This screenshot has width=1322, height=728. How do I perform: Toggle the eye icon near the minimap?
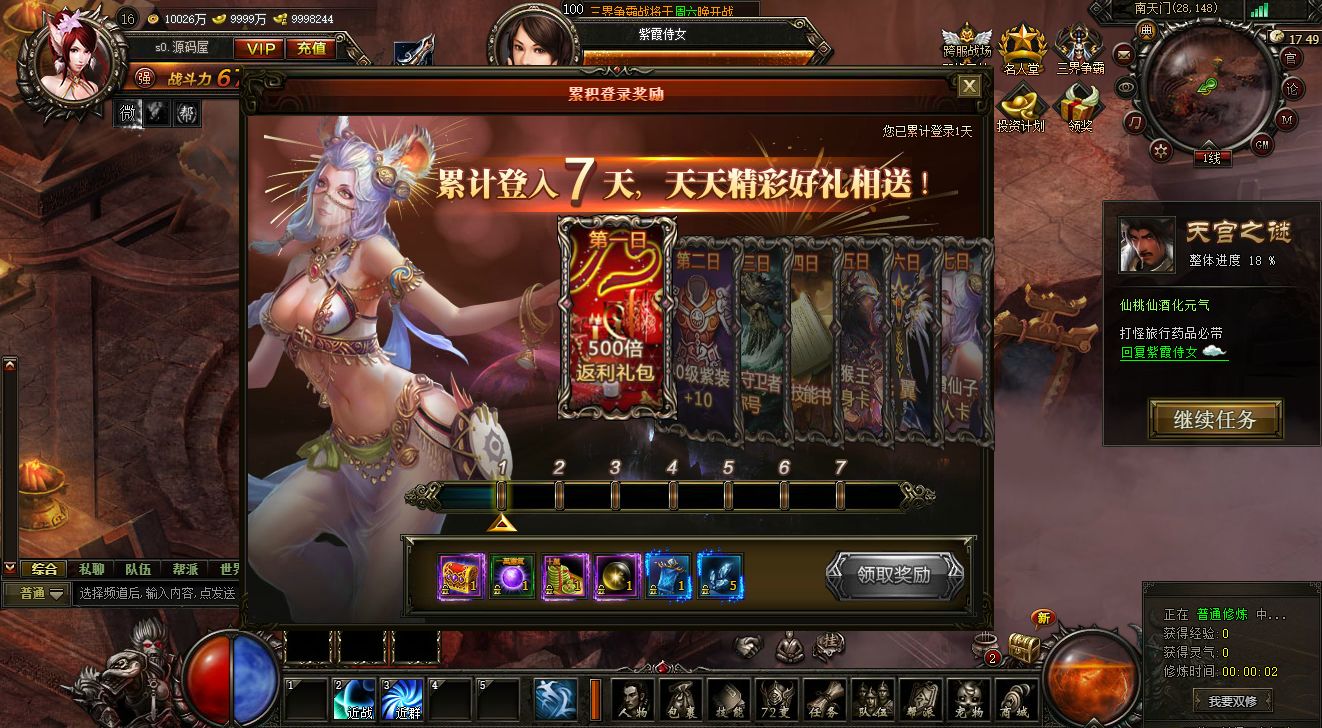click(1126, 87)
